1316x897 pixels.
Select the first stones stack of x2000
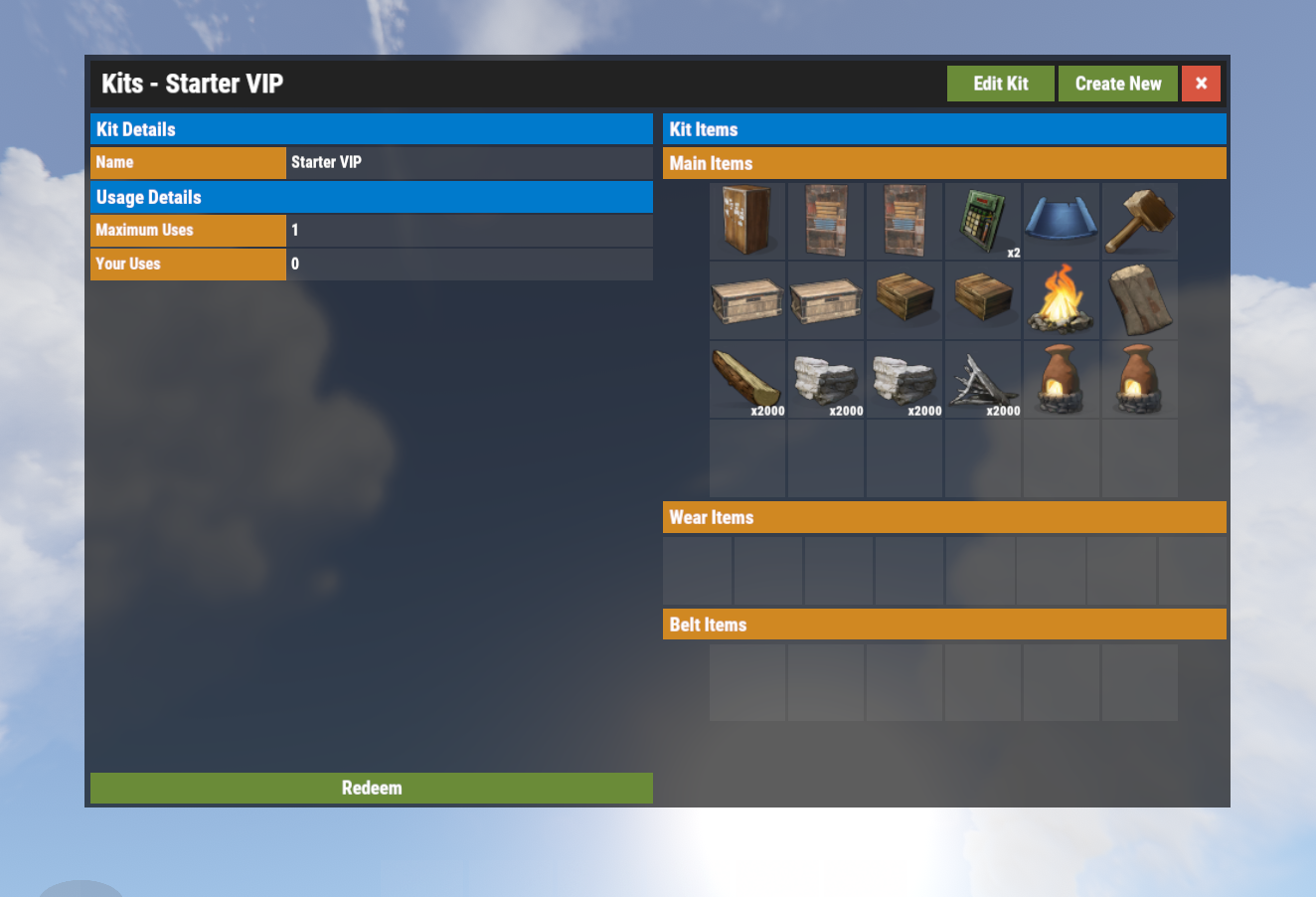point(826,379)
